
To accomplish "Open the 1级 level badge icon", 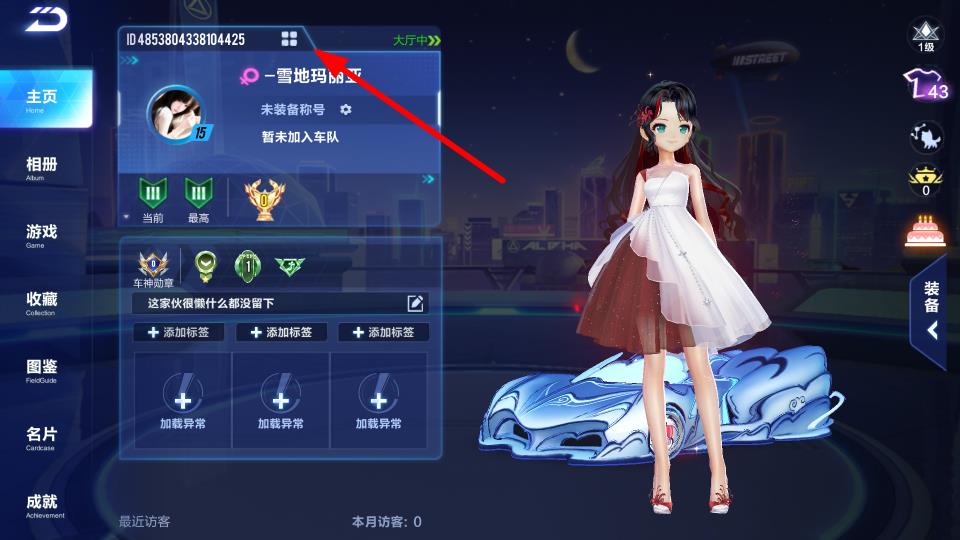I will [925, 36].
